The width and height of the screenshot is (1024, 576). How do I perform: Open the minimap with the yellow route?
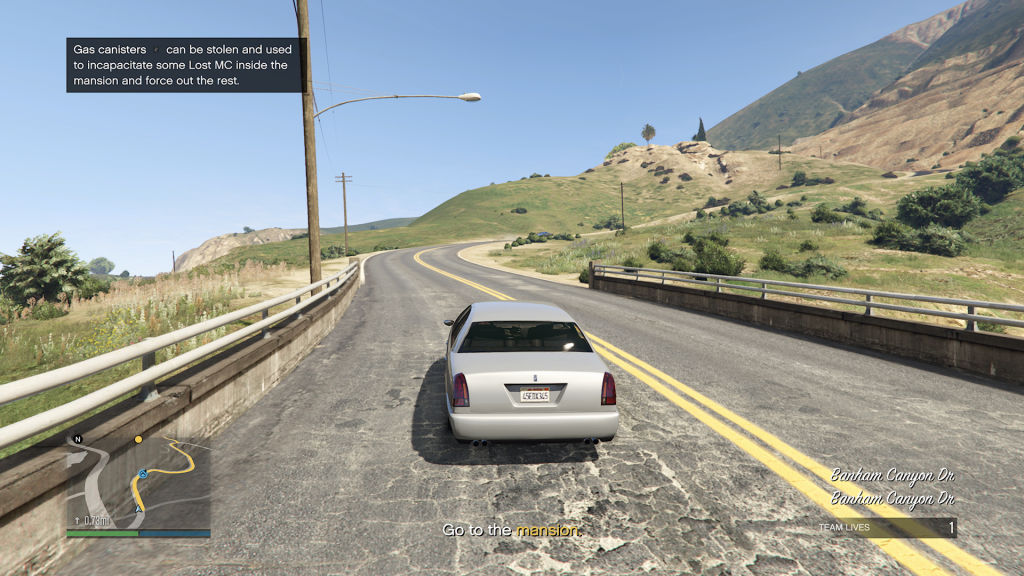click(x=138, y=483)
